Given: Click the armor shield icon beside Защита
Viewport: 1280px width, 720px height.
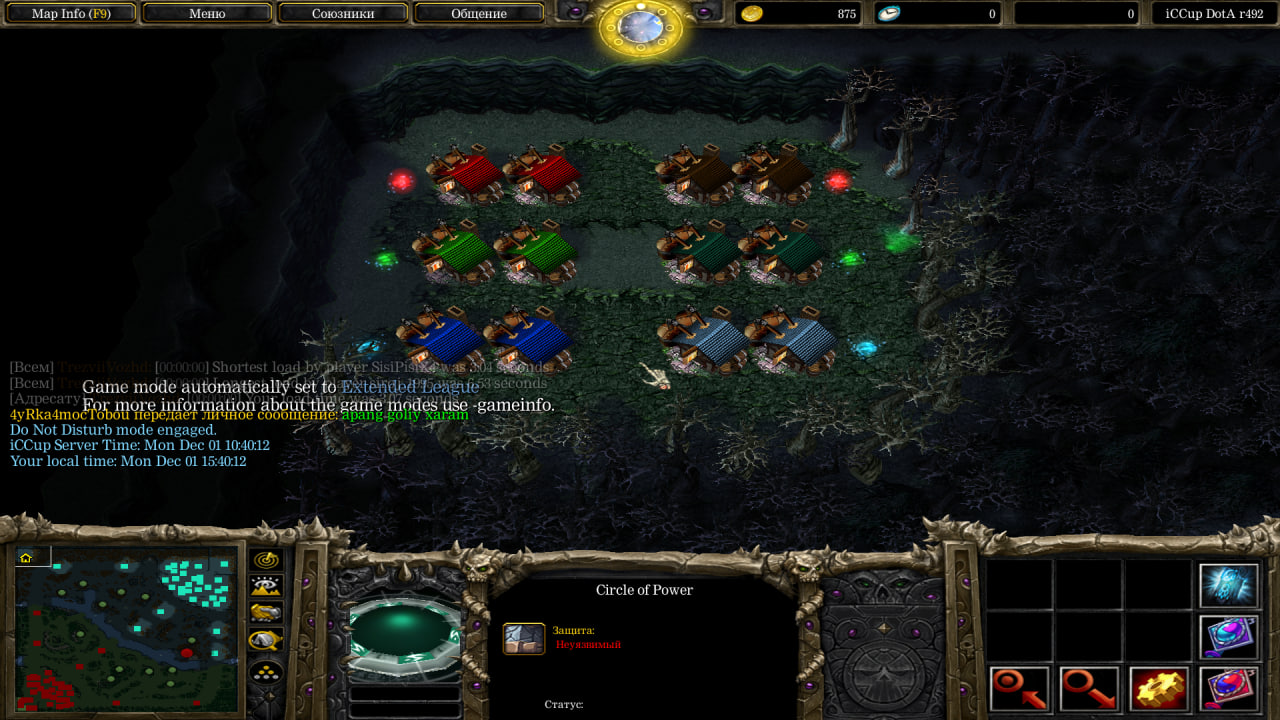Looking at the screenshot, I should tap(524, 639).
